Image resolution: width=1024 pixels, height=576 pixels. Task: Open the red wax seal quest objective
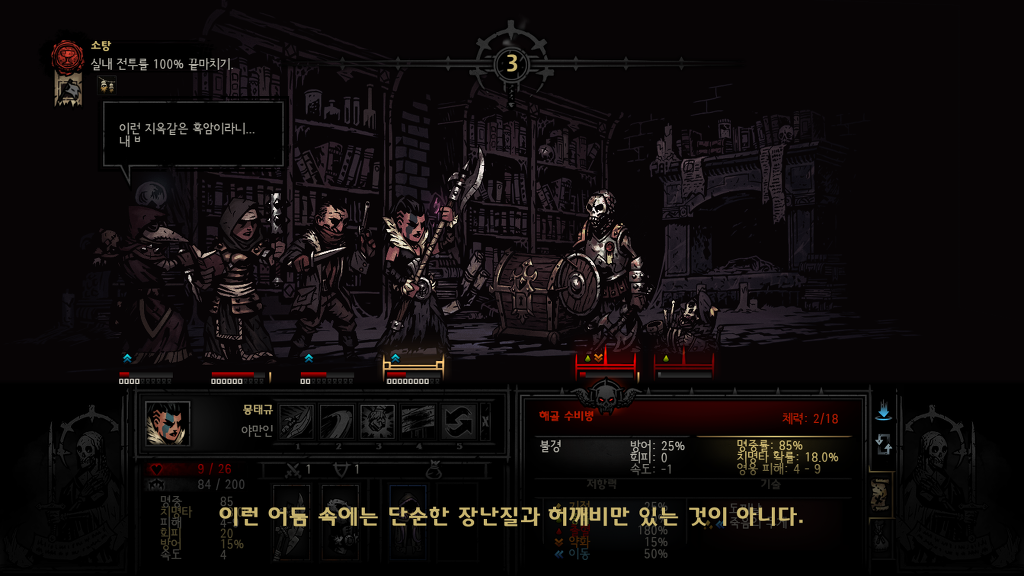tap(68, 53)
